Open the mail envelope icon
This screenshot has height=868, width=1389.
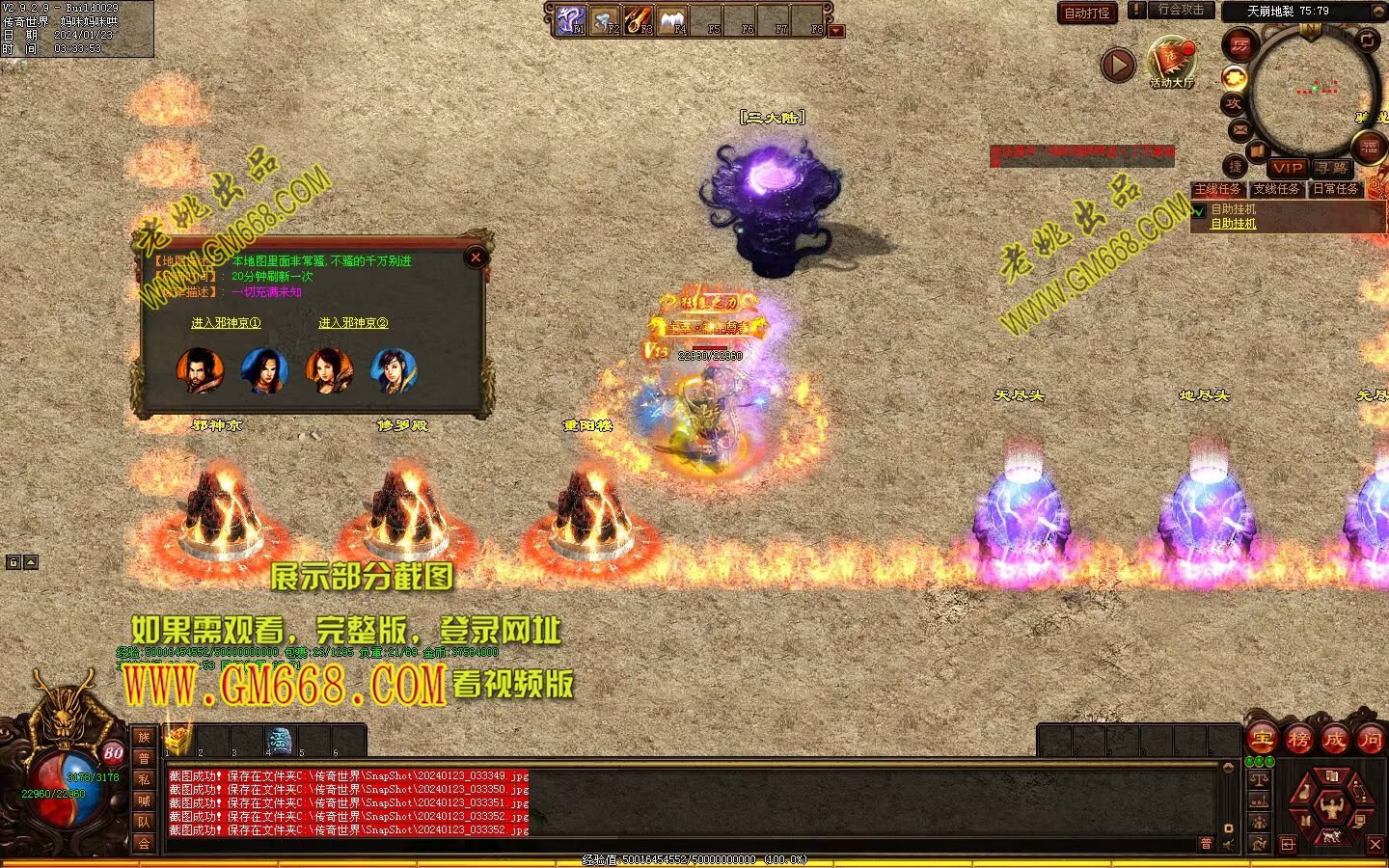pos(1240,129)
